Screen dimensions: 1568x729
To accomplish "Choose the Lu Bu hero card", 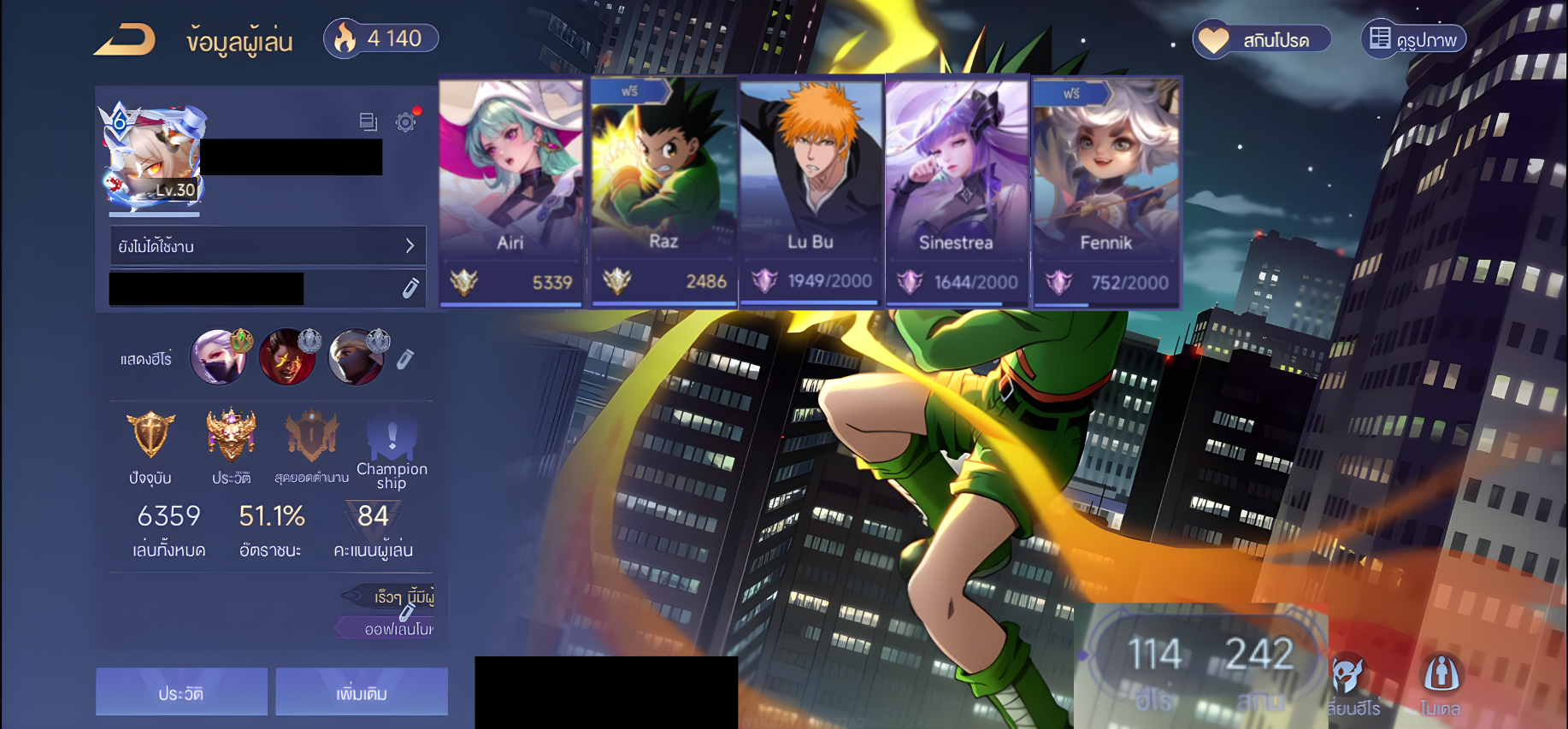I will click(x=811, y=192).
